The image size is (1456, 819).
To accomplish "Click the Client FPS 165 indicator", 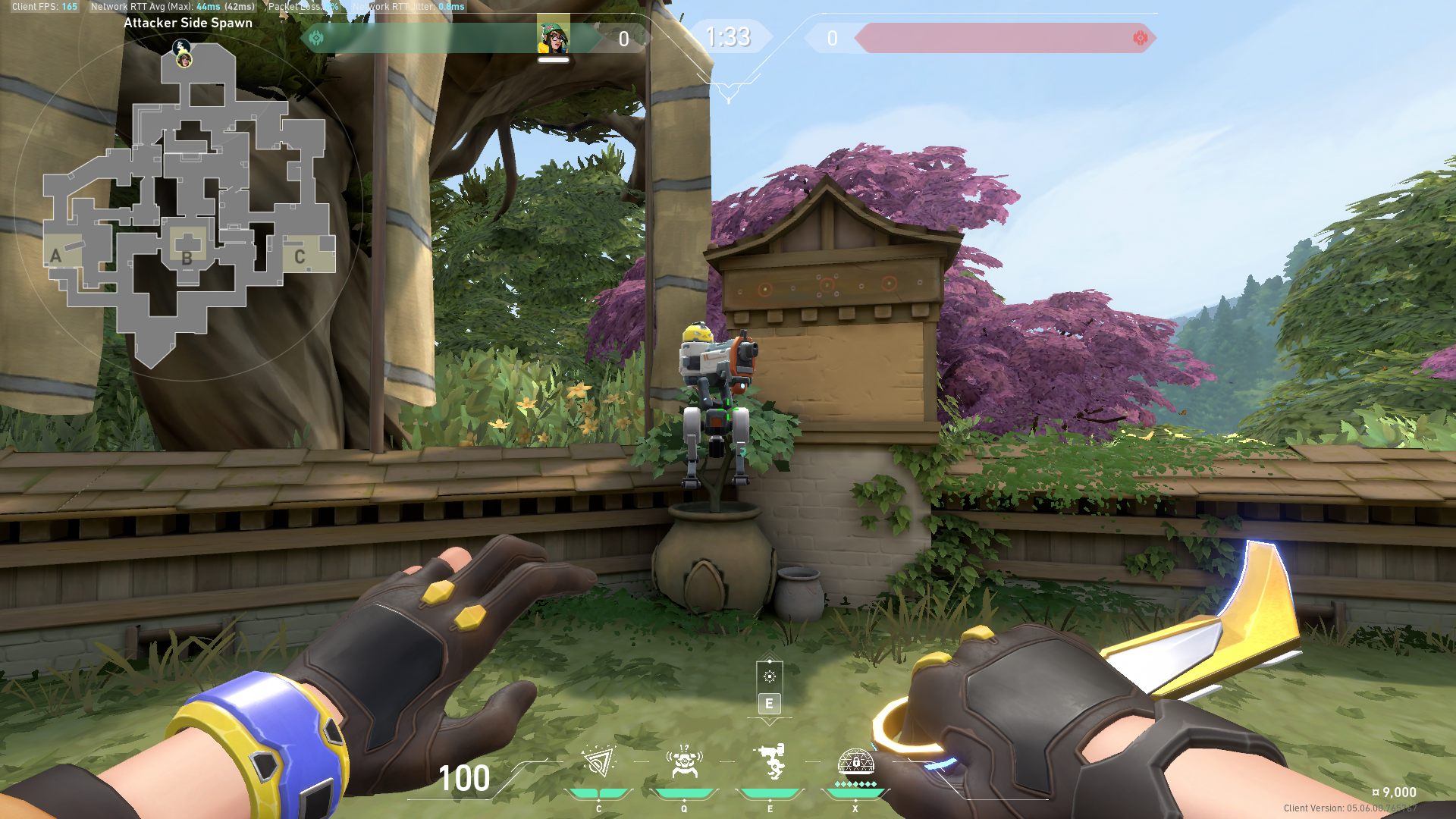I will point(45,6).
